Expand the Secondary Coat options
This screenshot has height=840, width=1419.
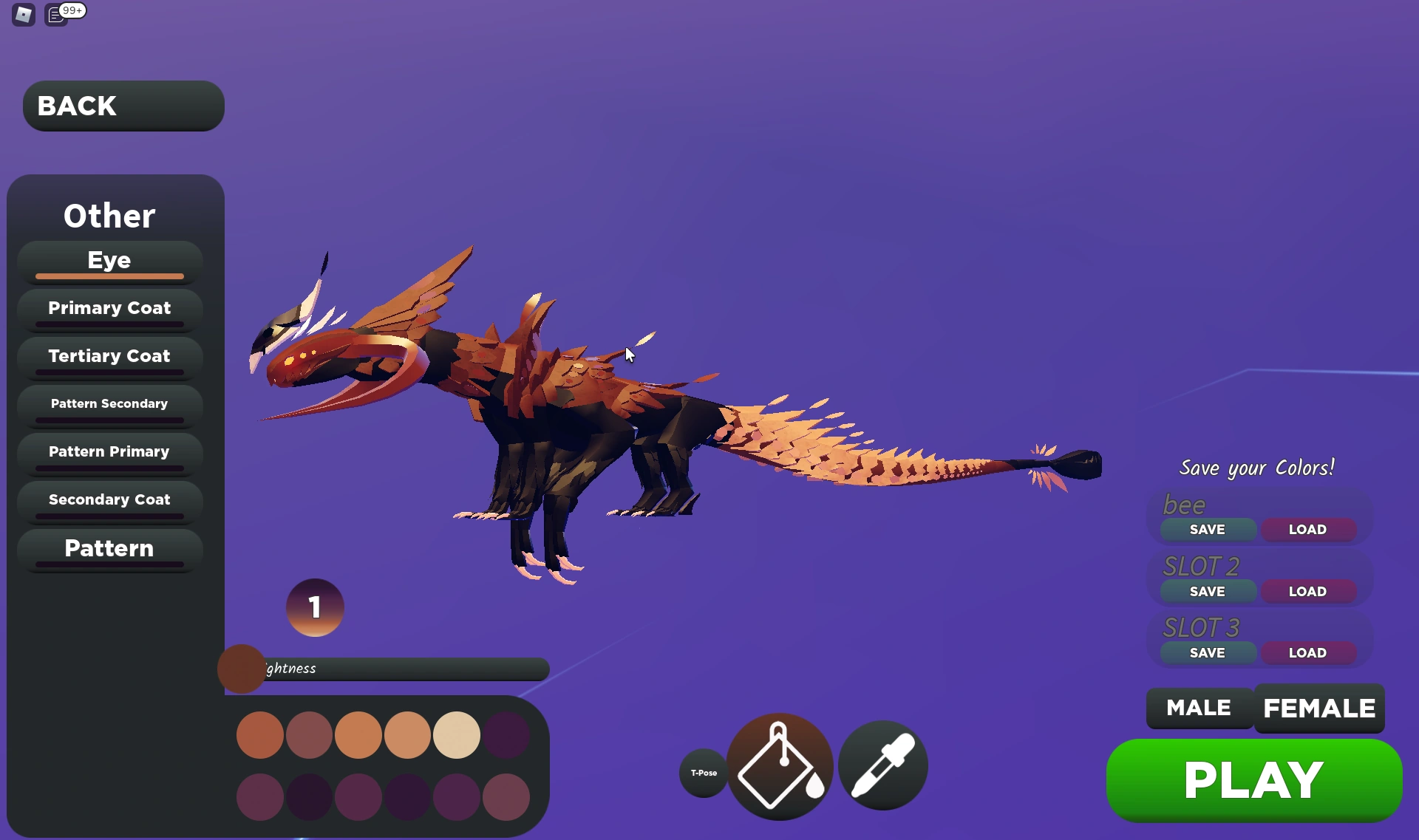click(109, 499)
